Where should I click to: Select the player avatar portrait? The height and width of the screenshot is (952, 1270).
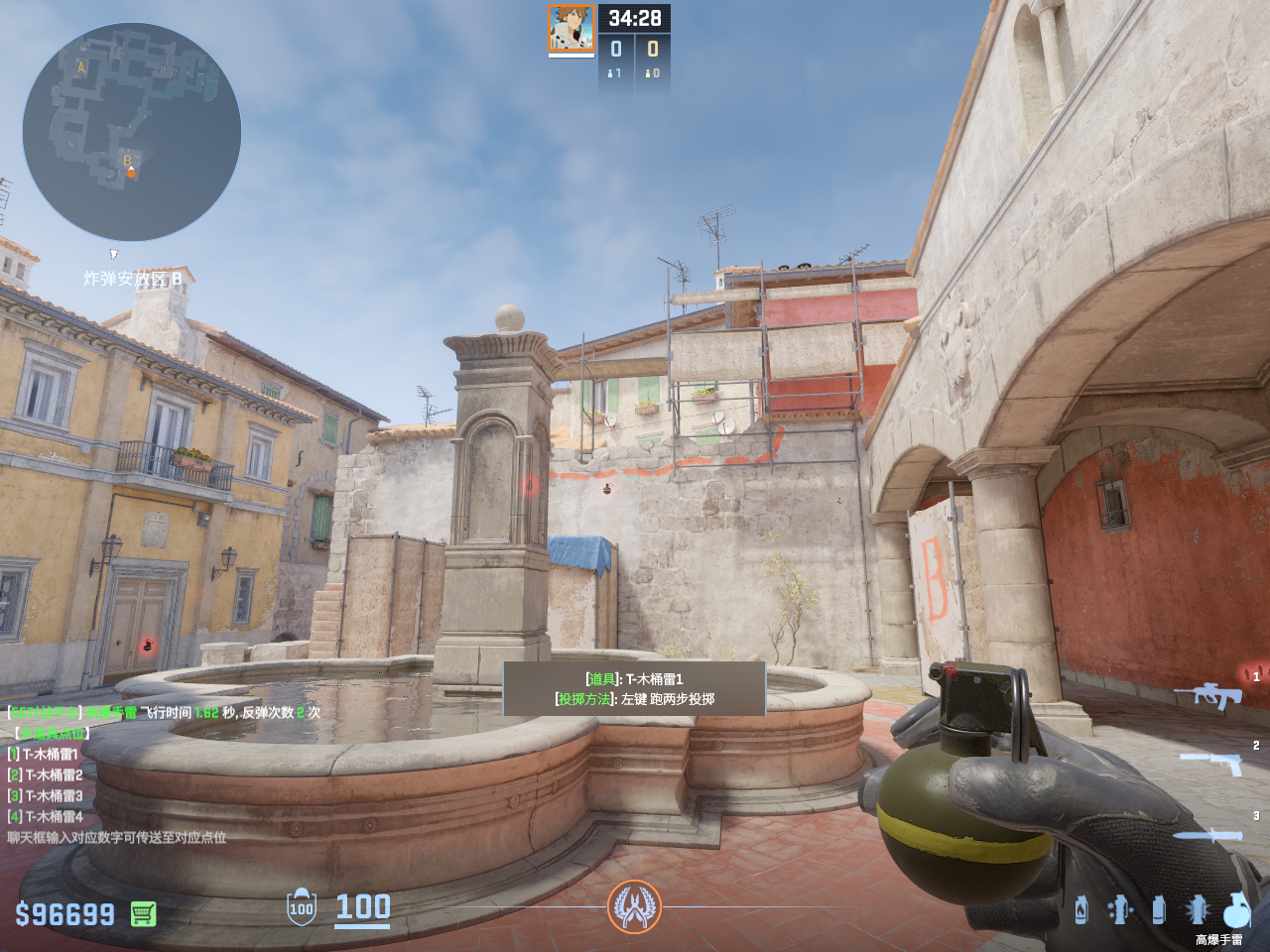pyautogui.click(x=571, y=28)
